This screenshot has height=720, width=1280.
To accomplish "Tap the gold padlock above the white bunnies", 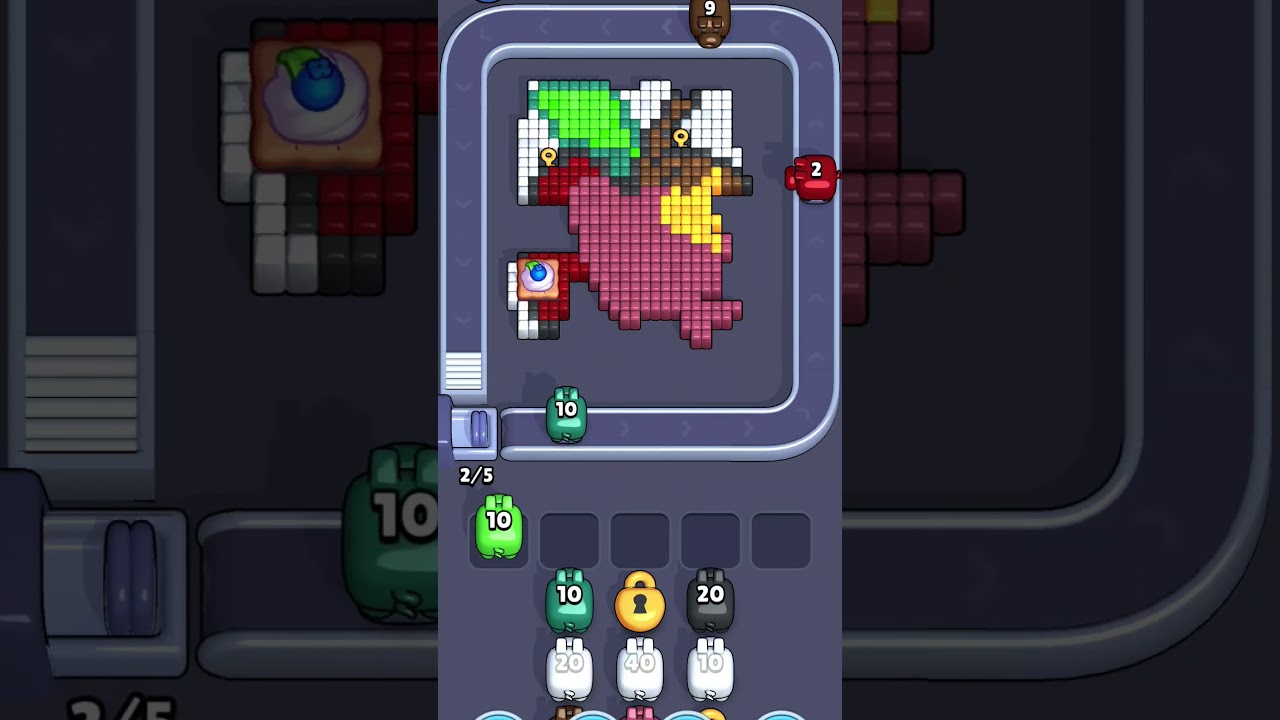I will [x=640, y=602].
